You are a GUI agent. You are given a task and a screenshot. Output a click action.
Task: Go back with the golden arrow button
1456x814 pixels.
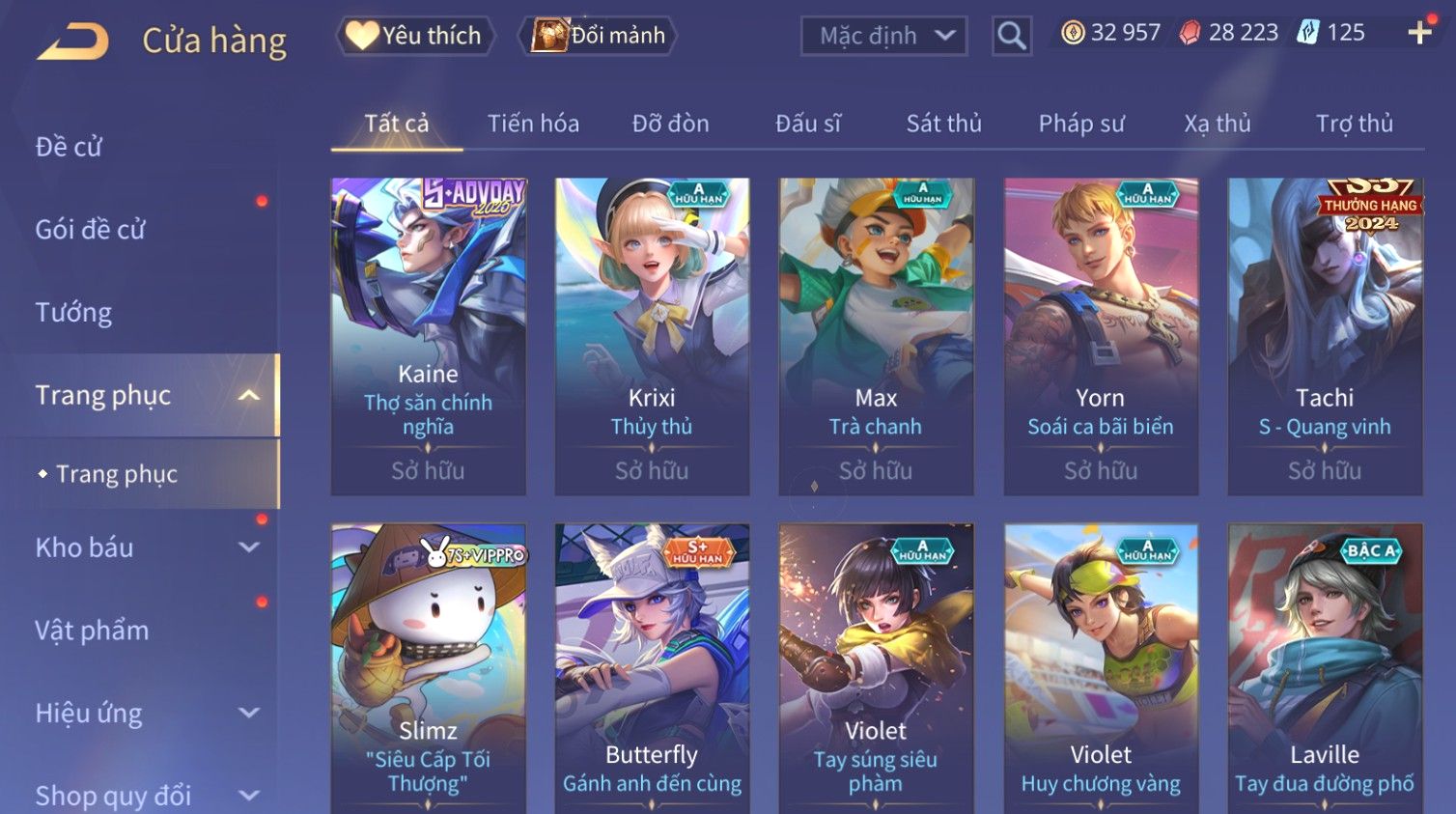tap(73, 42)
